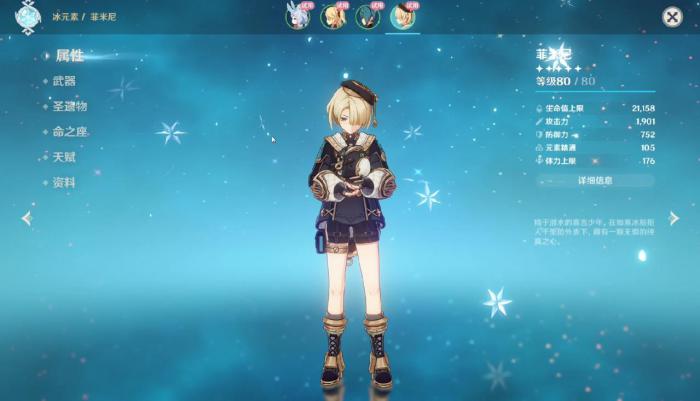Open the 属性 attributes section
This screenshot has width=700, height=401.
(68, 56)
